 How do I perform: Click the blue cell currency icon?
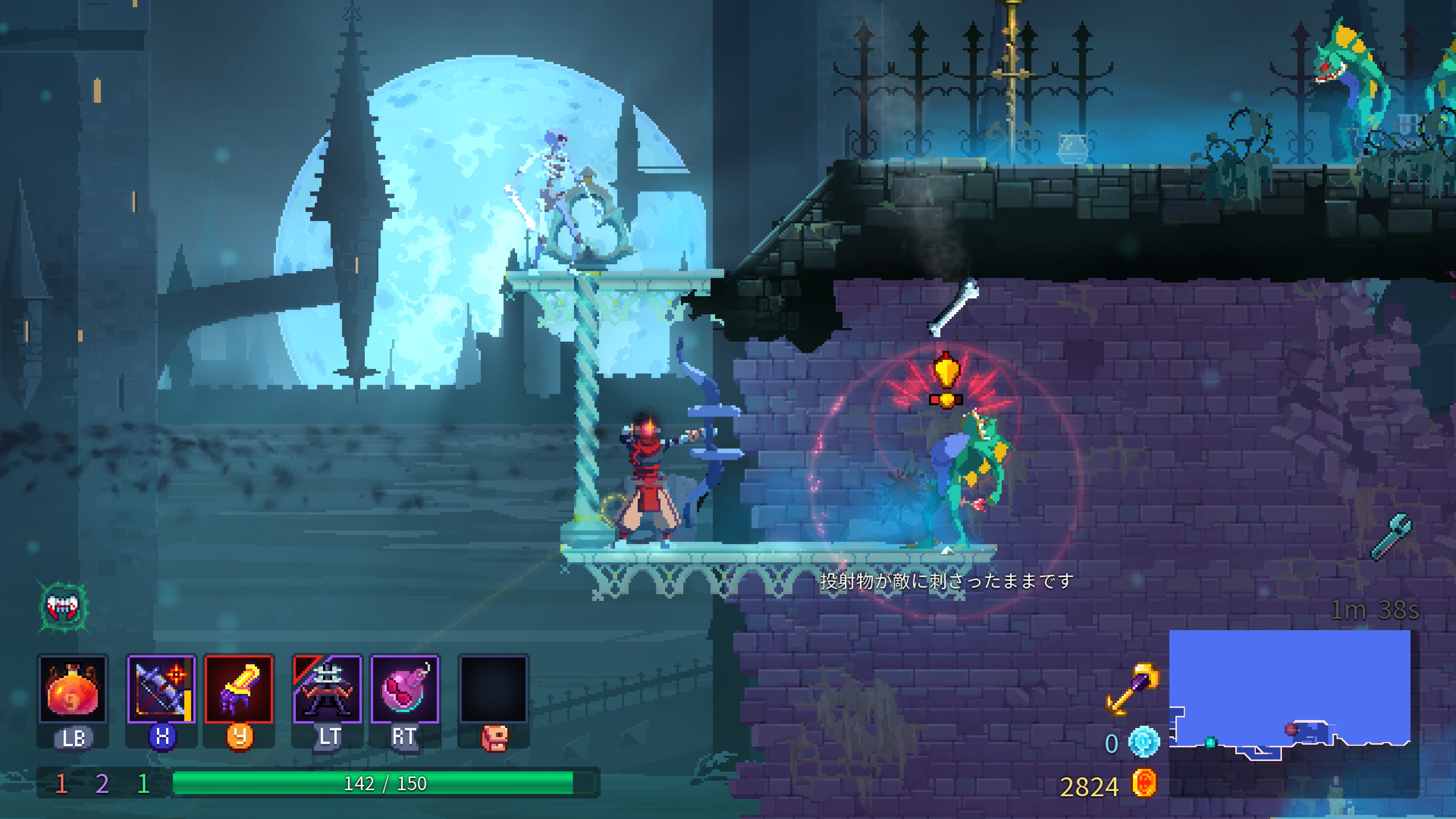pos(1144,742)
